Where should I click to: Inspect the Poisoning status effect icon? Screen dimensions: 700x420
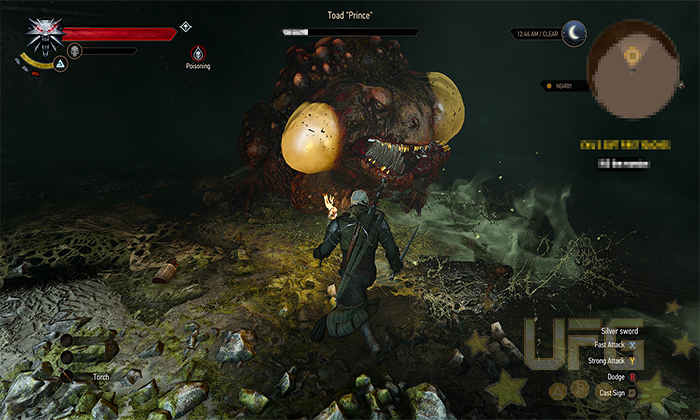198,52
